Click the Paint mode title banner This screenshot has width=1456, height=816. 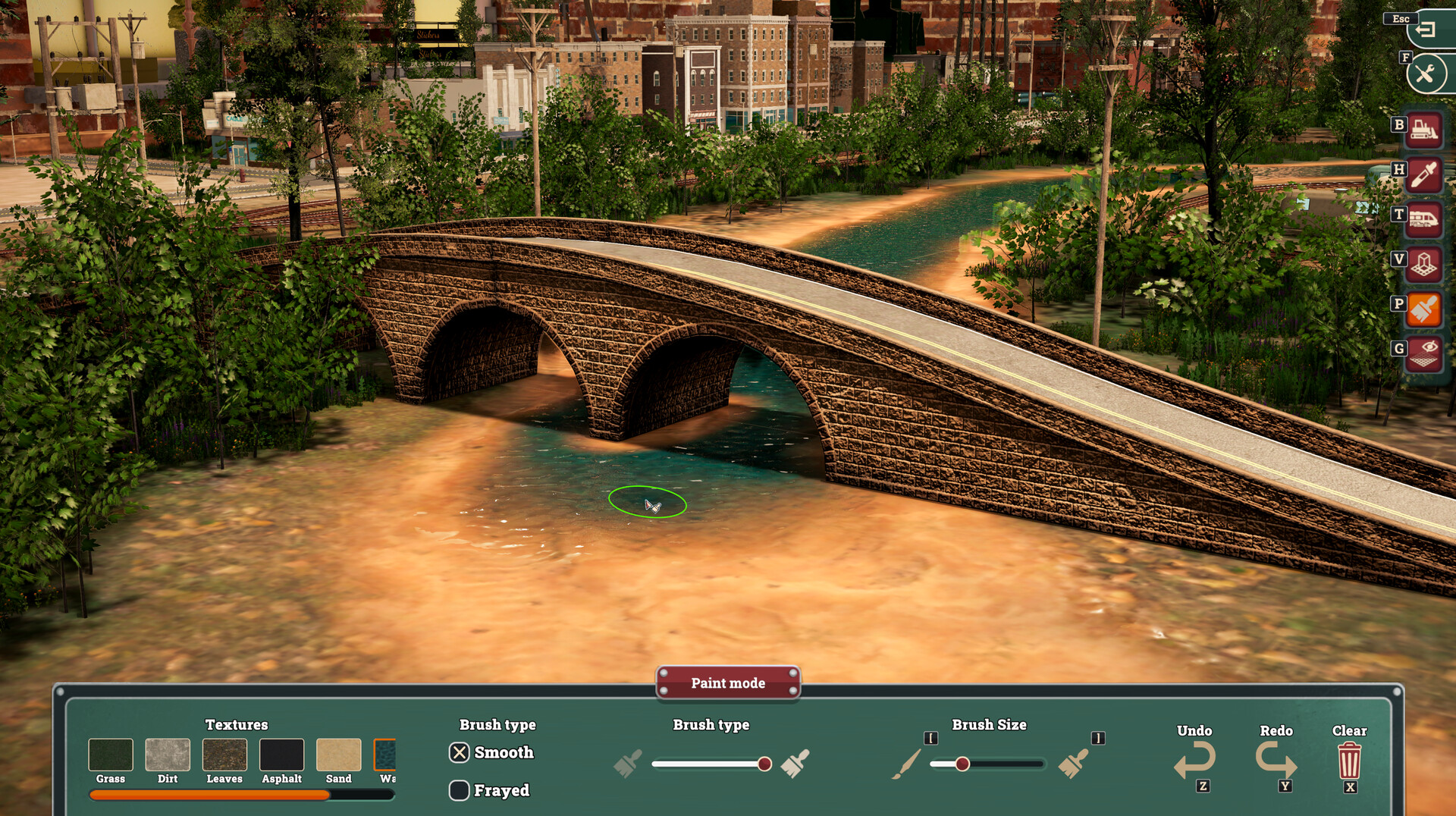coord(727,683)
